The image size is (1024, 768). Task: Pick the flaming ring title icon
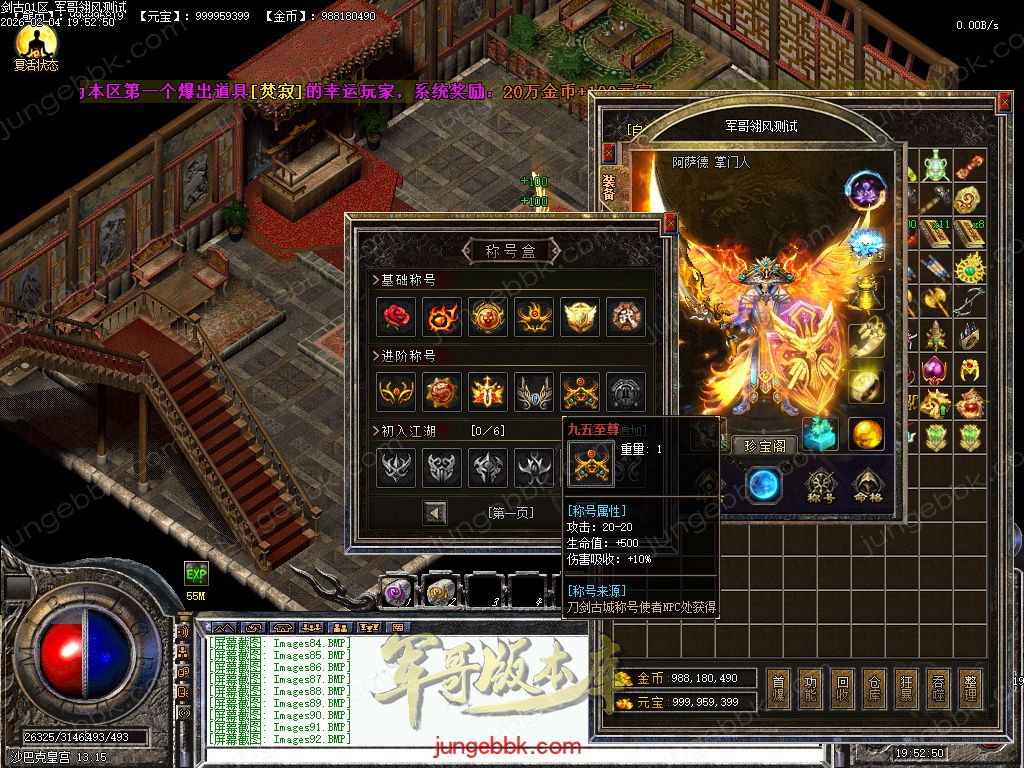pyautogui.click(x=442, y=317)
